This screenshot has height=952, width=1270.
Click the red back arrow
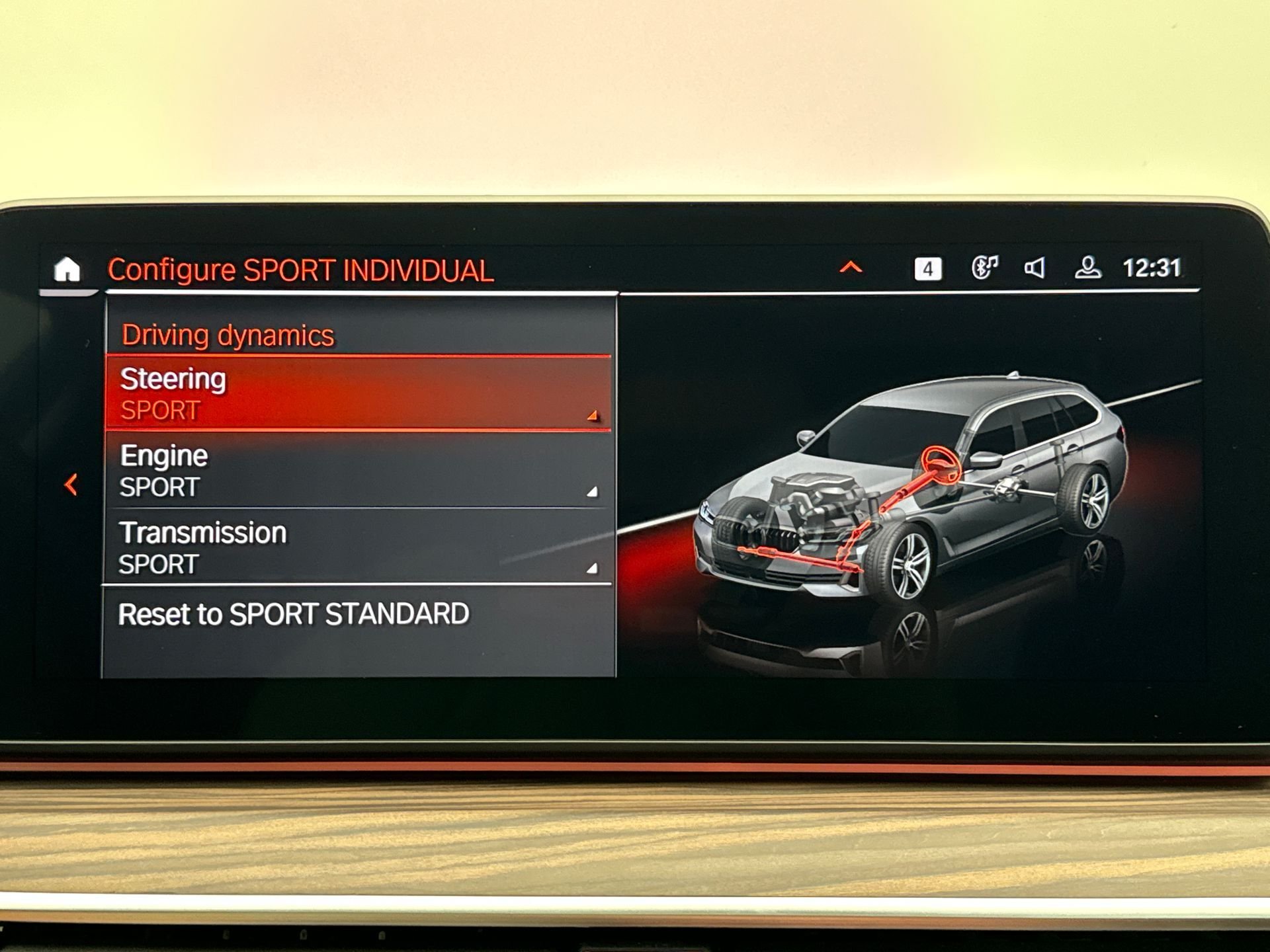71,485
